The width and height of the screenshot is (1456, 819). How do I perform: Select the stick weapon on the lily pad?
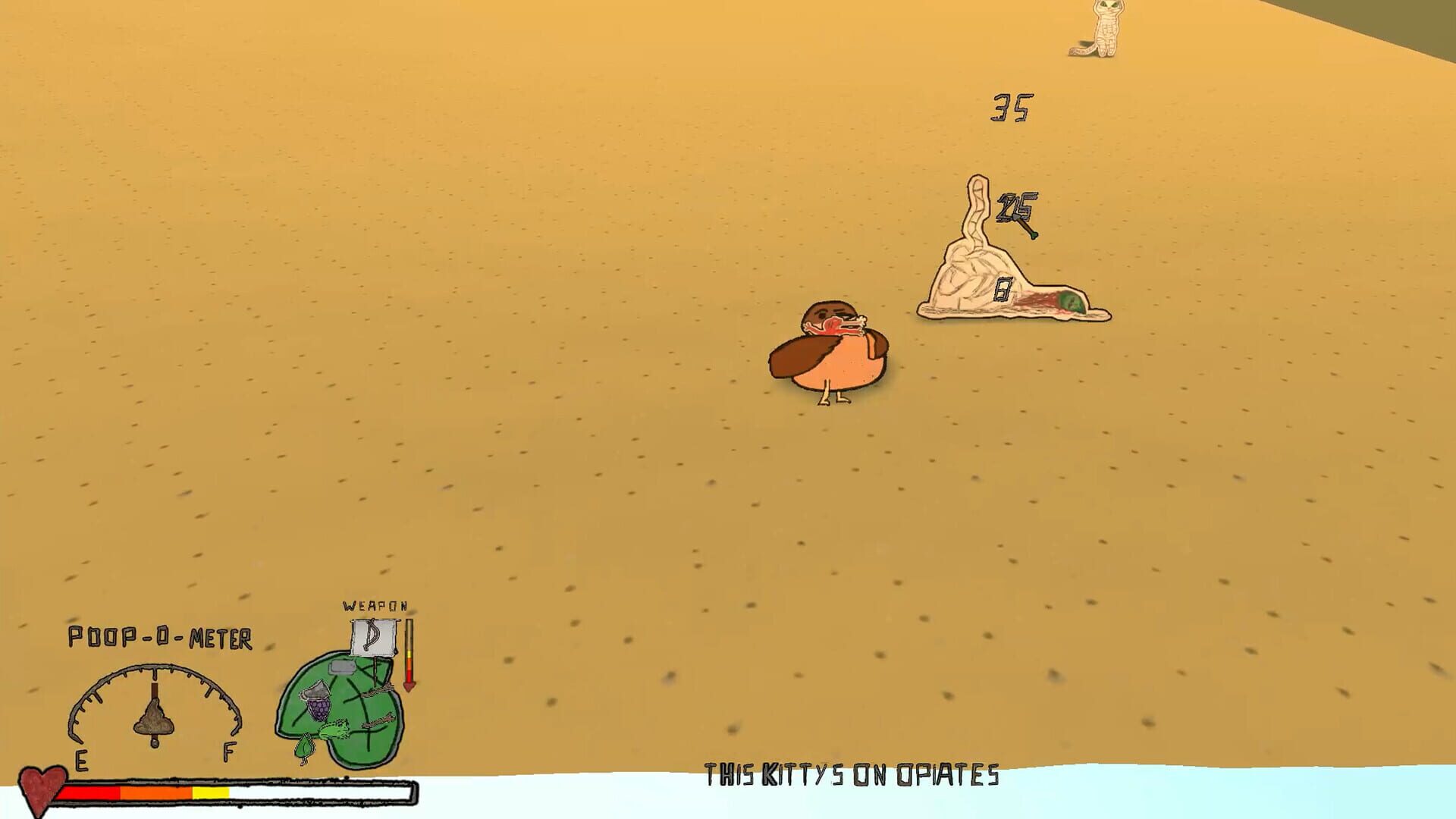(x=378, y=691)
